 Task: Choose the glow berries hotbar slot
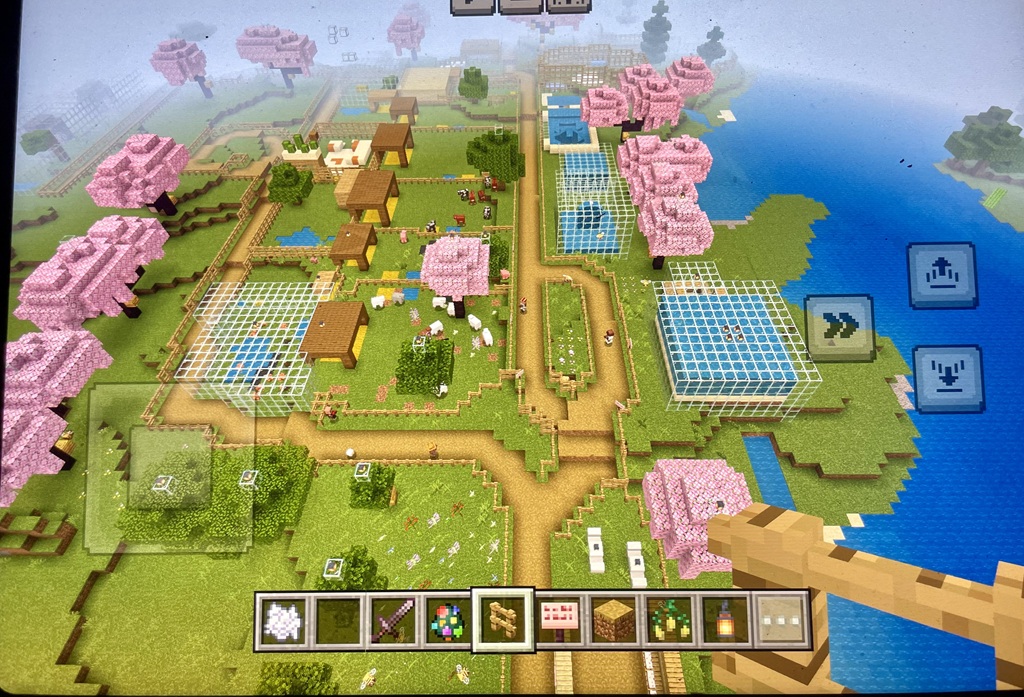point(668,620)
